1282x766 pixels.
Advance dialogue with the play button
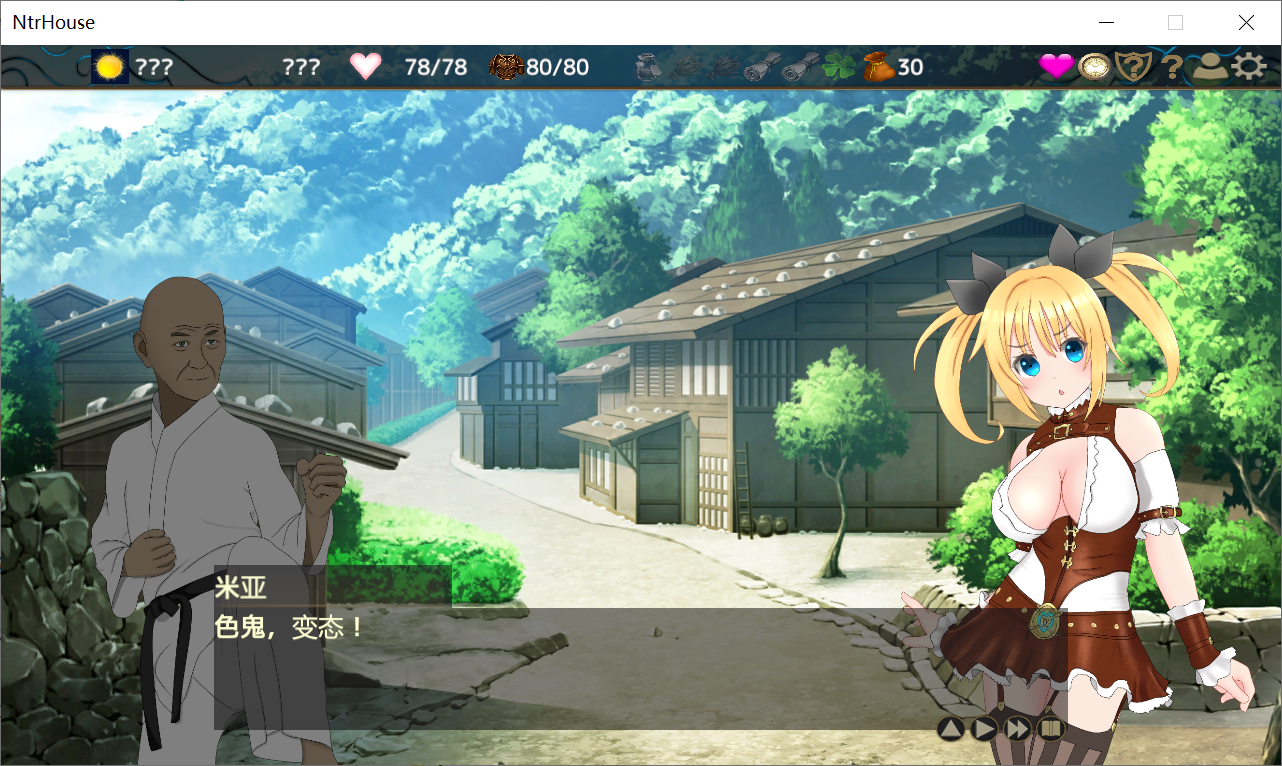[984, 728]
